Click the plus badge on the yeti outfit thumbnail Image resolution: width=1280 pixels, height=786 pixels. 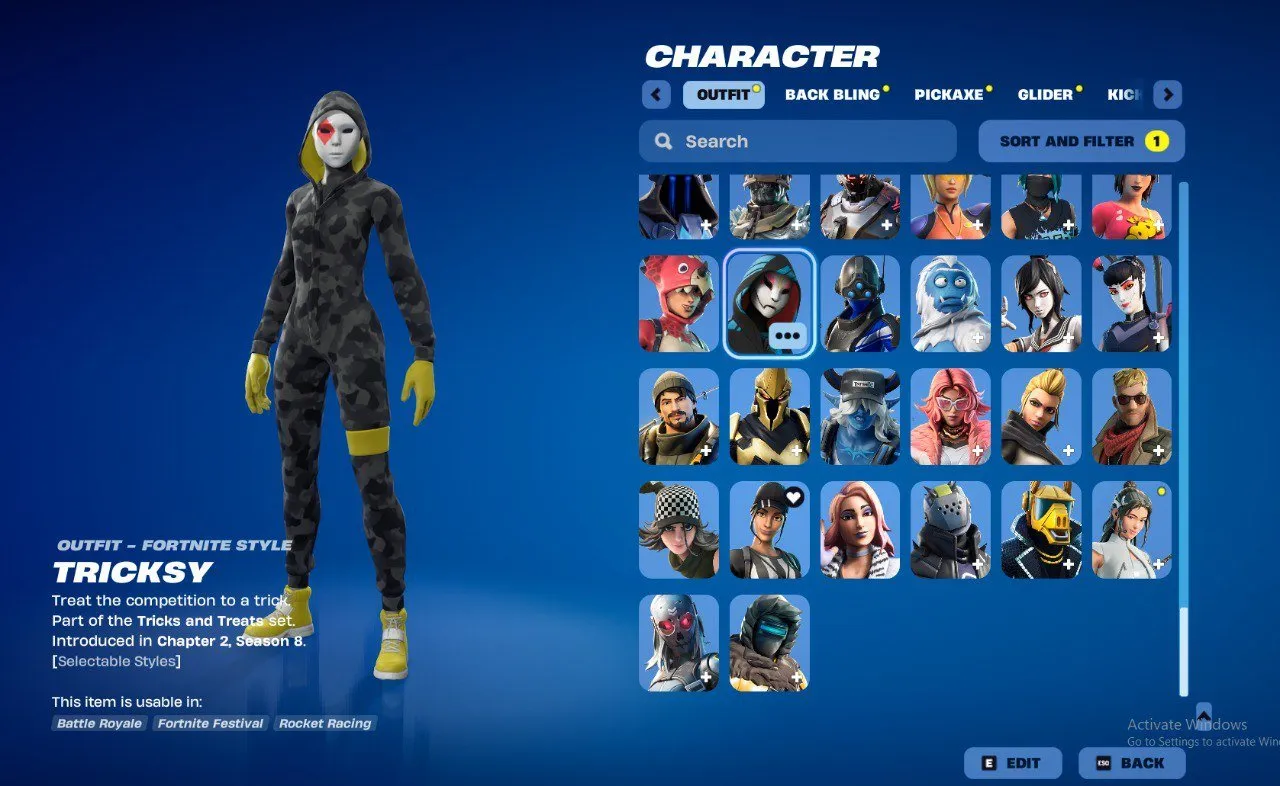[976, 337]
